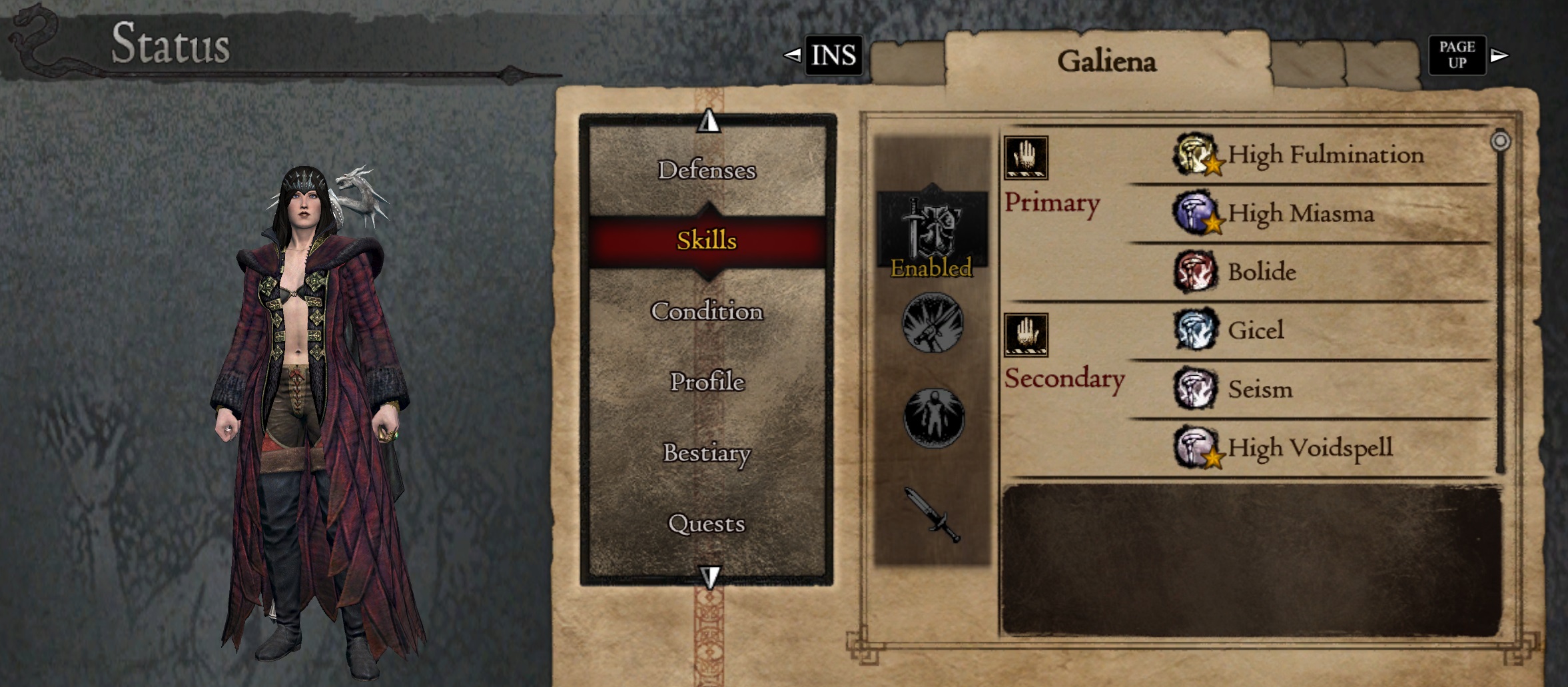Viewport: 1568px width, 687px height.
Task: Click the skill list scrollbar handle
Action: [x=1500, y=141]
